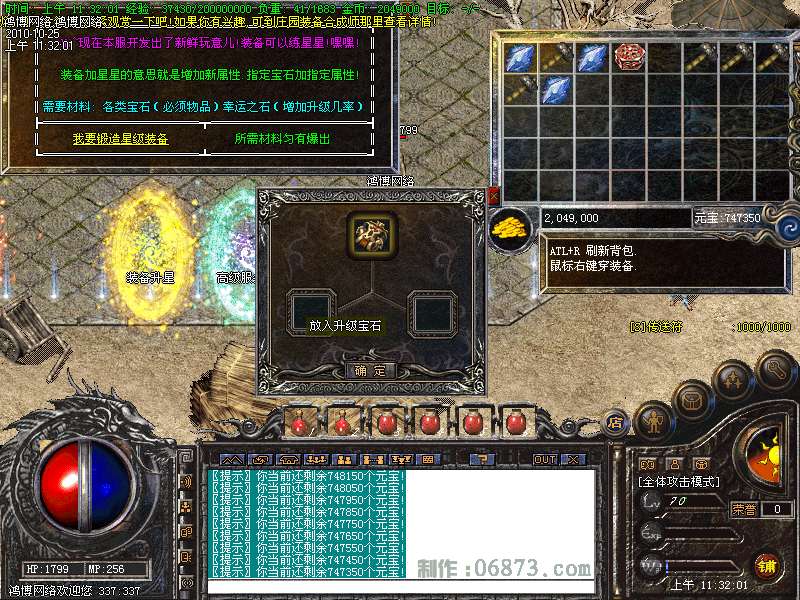The height and width of the screenshot is (600, 800).
Task: Close the gem upgrade window
Action: [x=492, y=197]
